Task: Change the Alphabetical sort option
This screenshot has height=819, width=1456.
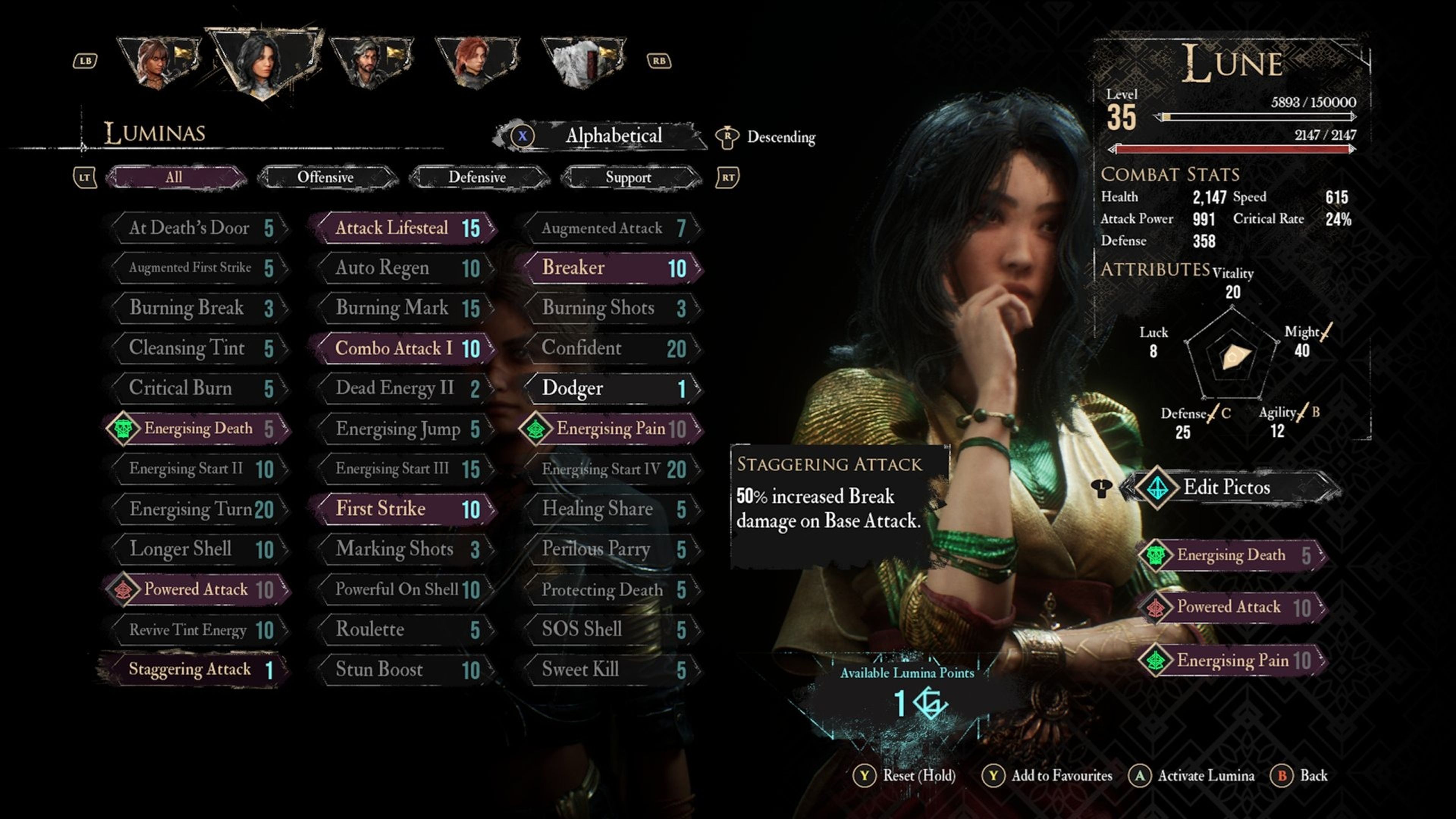Action: point(613,136)
